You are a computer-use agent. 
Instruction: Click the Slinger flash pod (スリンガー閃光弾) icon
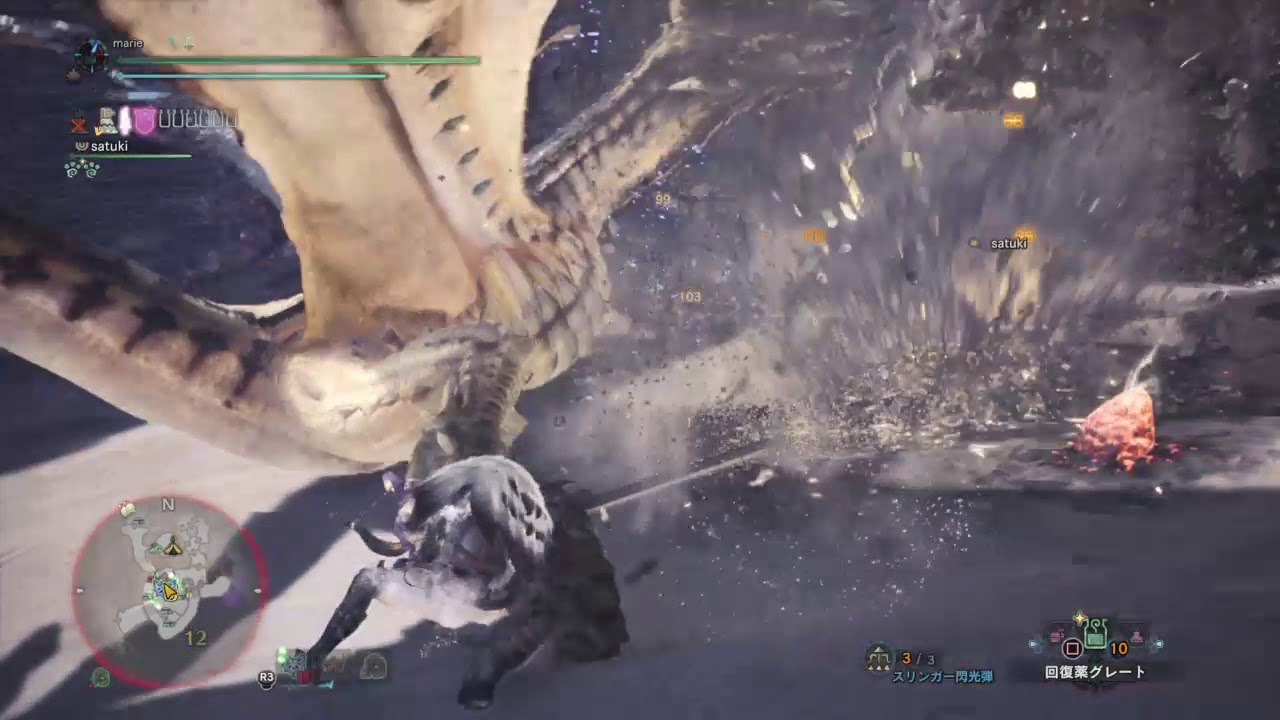877,656
